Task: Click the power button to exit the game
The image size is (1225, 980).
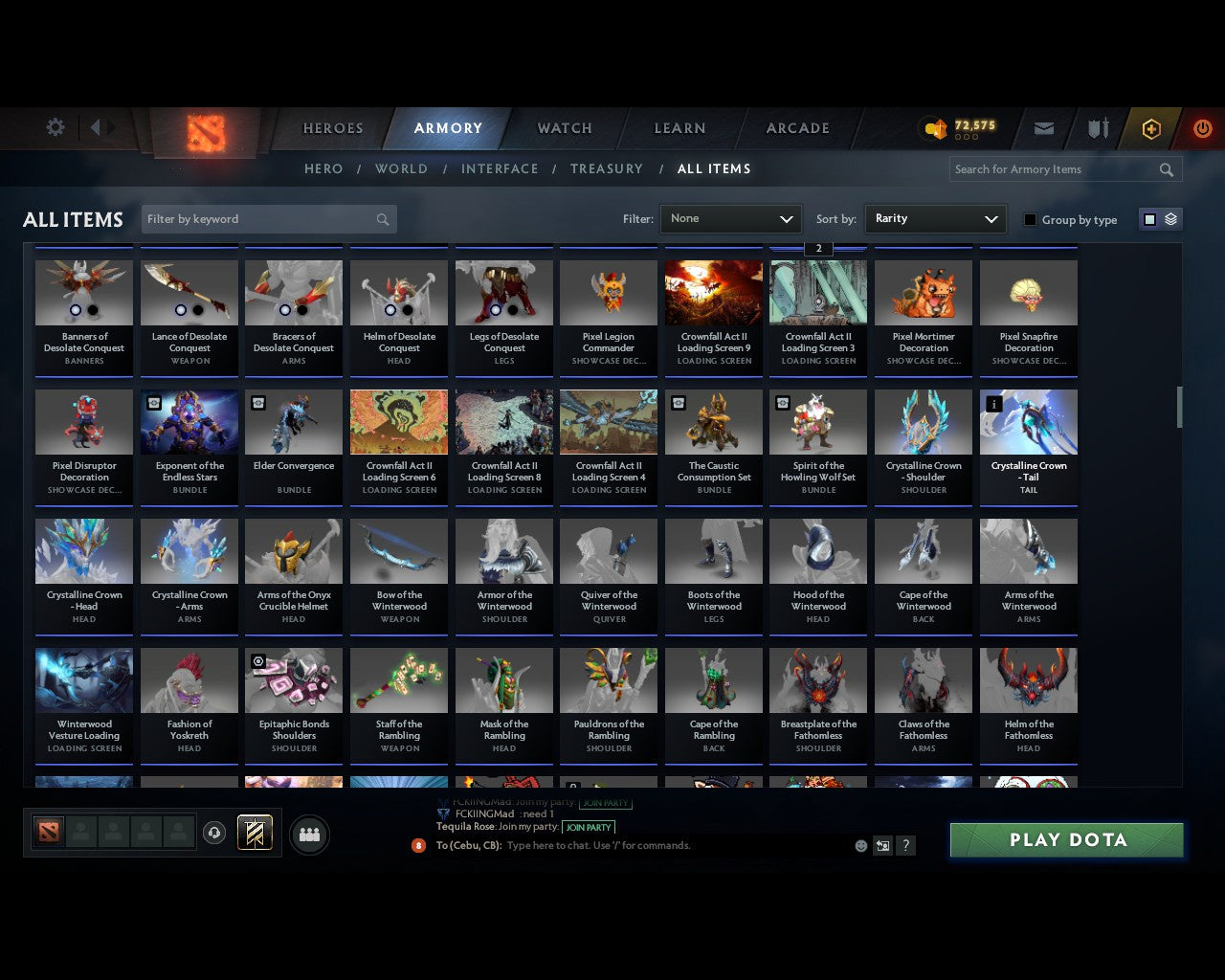Action: tap(1202, 127)
